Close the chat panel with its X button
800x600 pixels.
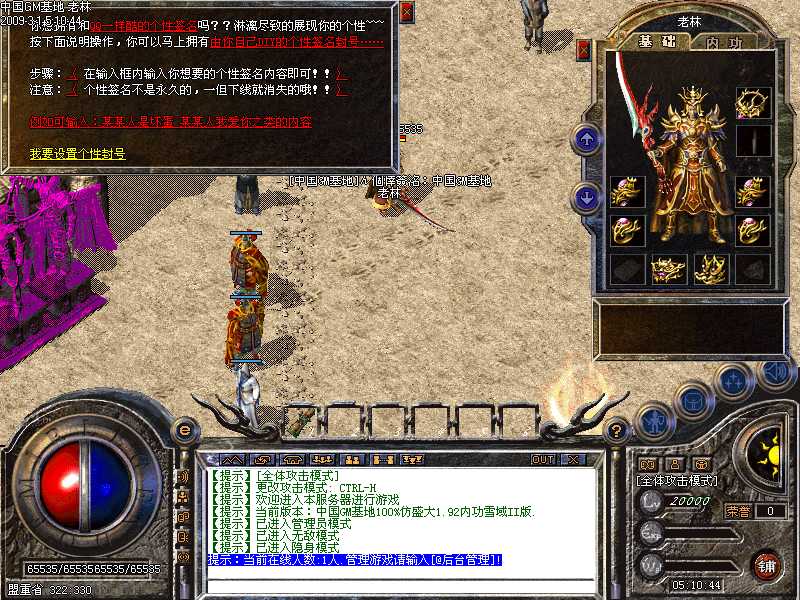(x=573, y=460)
